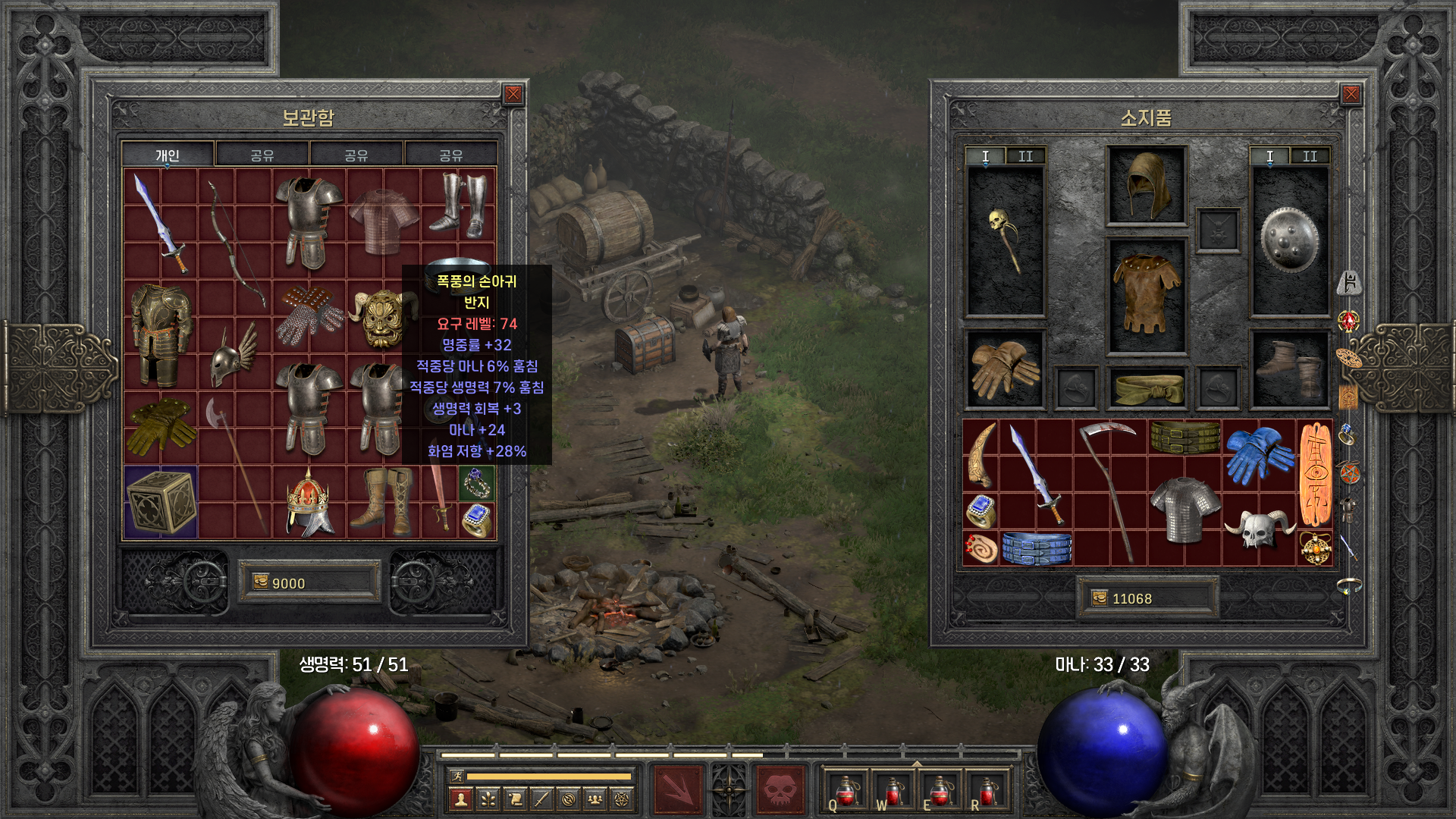Select the winged helm in stash

coord(234,355)
